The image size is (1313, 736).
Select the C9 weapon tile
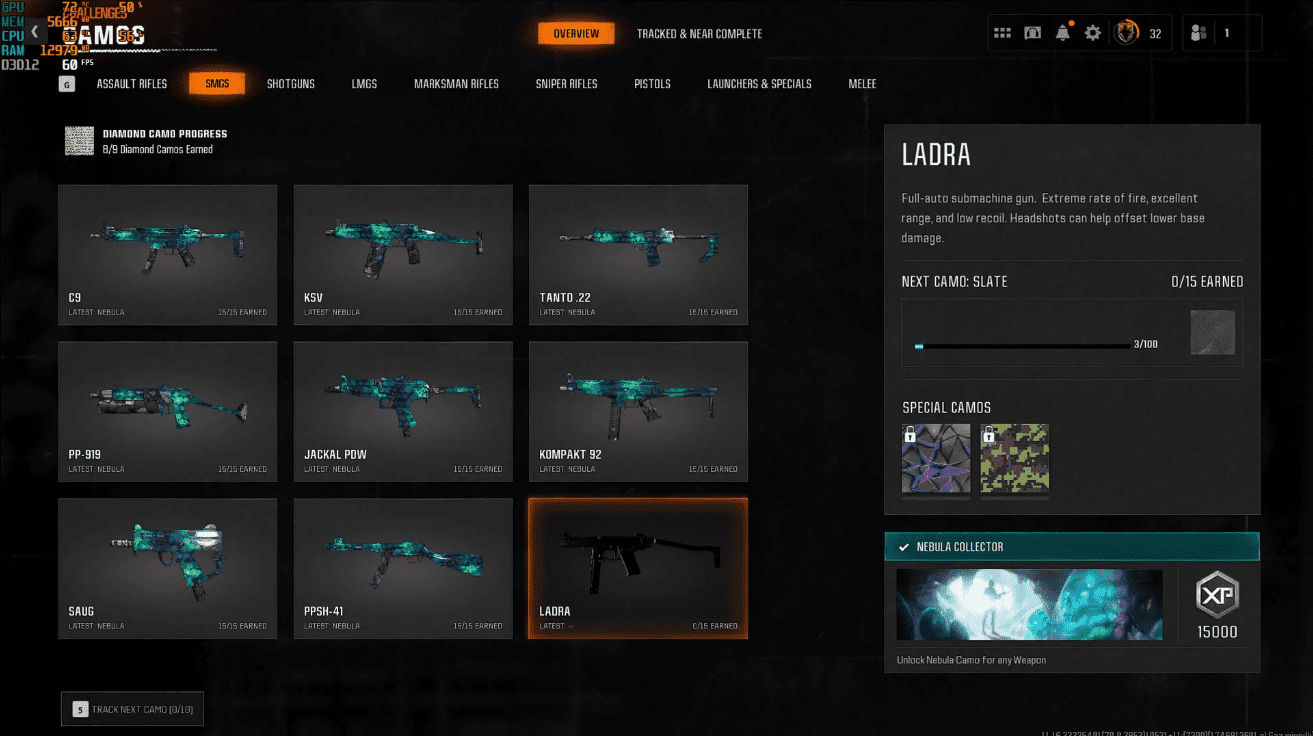(168, 255)
